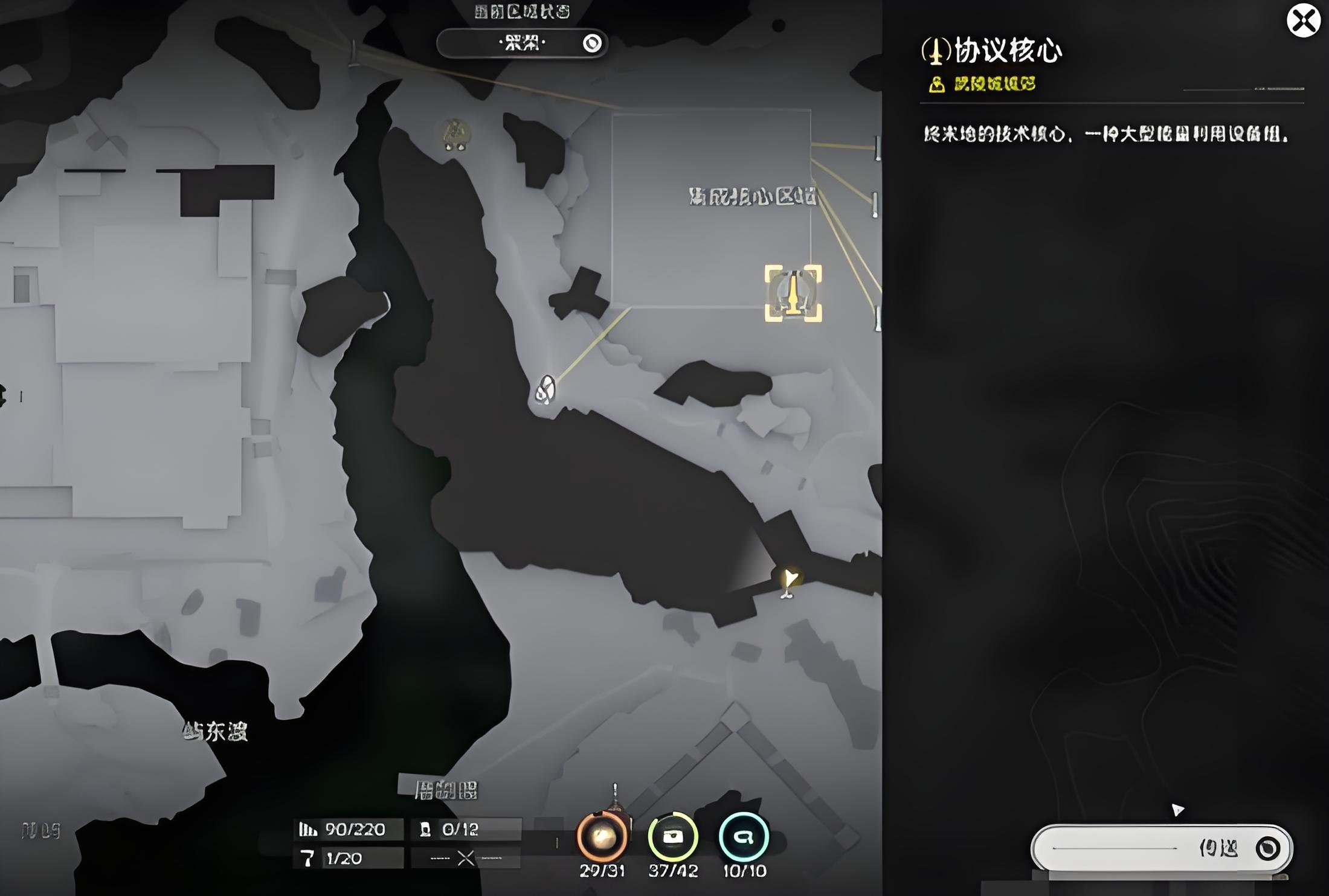Click the 传送 teleport button

[1160, 848]
